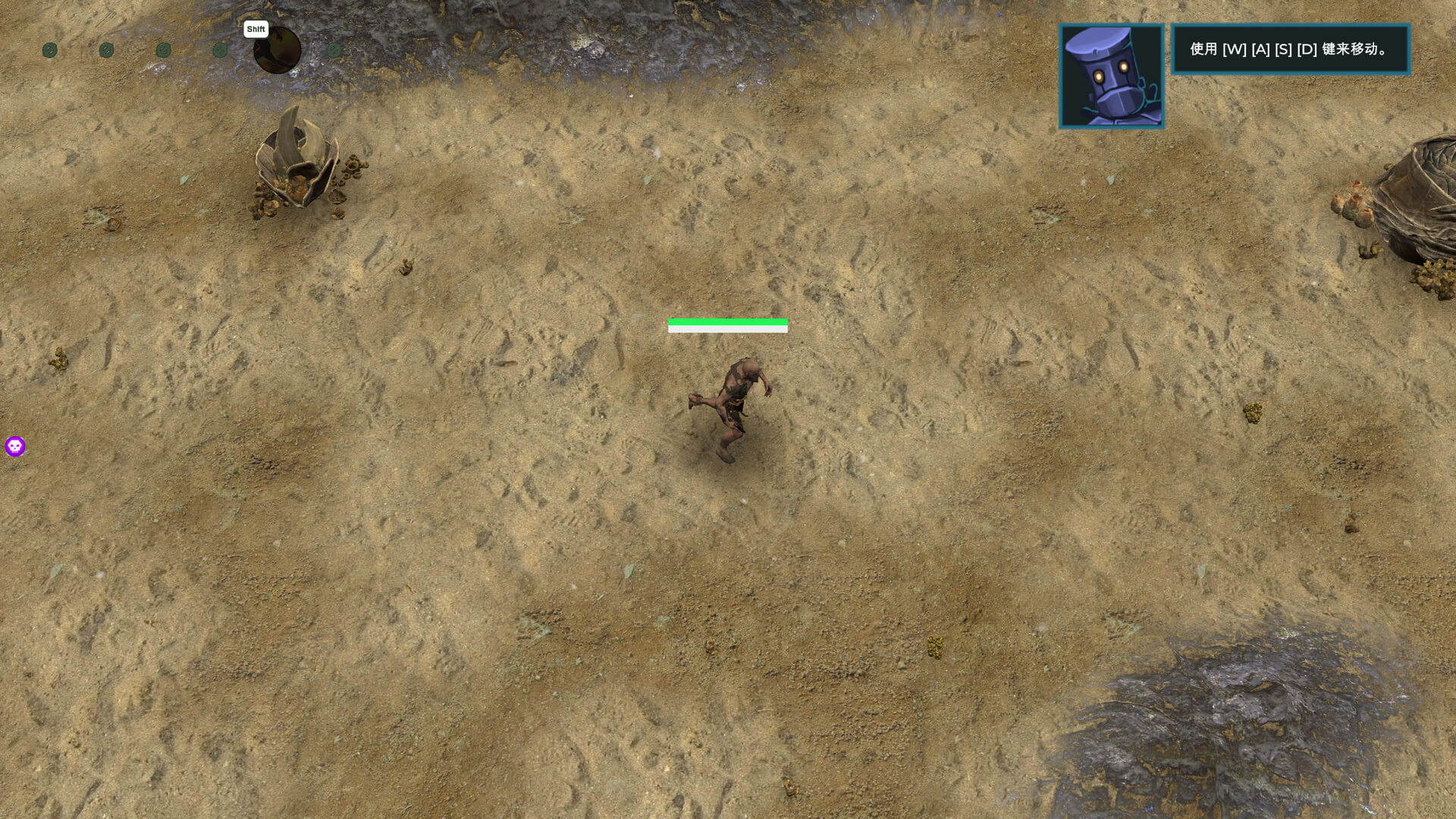Click the WASD movement tutorial message box

coord(1289,49)
